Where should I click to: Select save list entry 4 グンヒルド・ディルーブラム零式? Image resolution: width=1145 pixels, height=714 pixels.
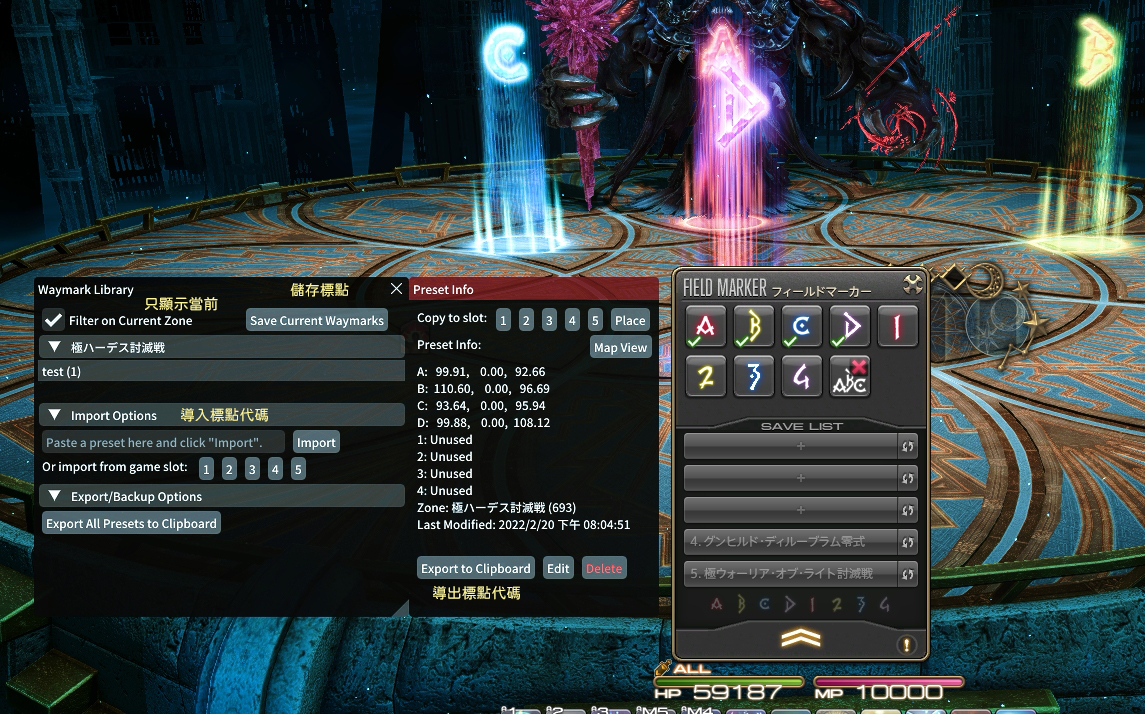pyautogui.click(x=790, y=542)
